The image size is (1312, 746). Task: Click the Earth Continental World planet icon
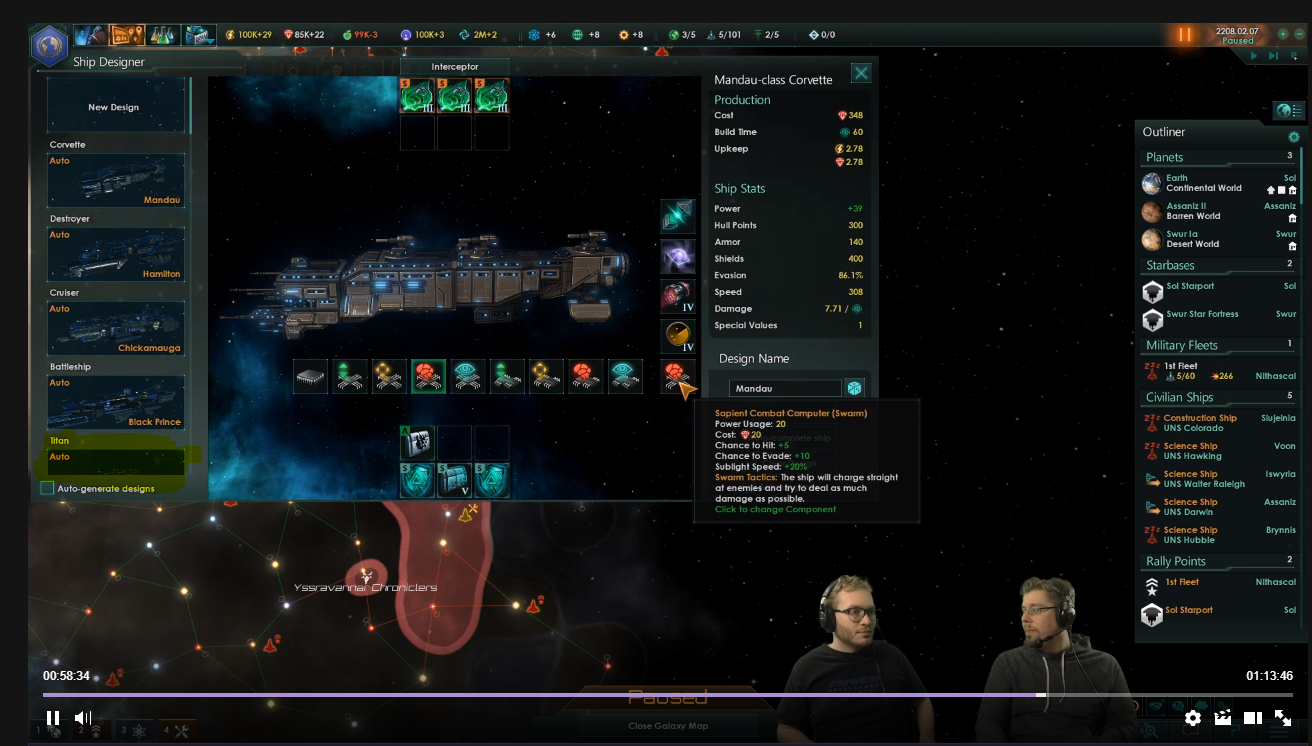1152,183
